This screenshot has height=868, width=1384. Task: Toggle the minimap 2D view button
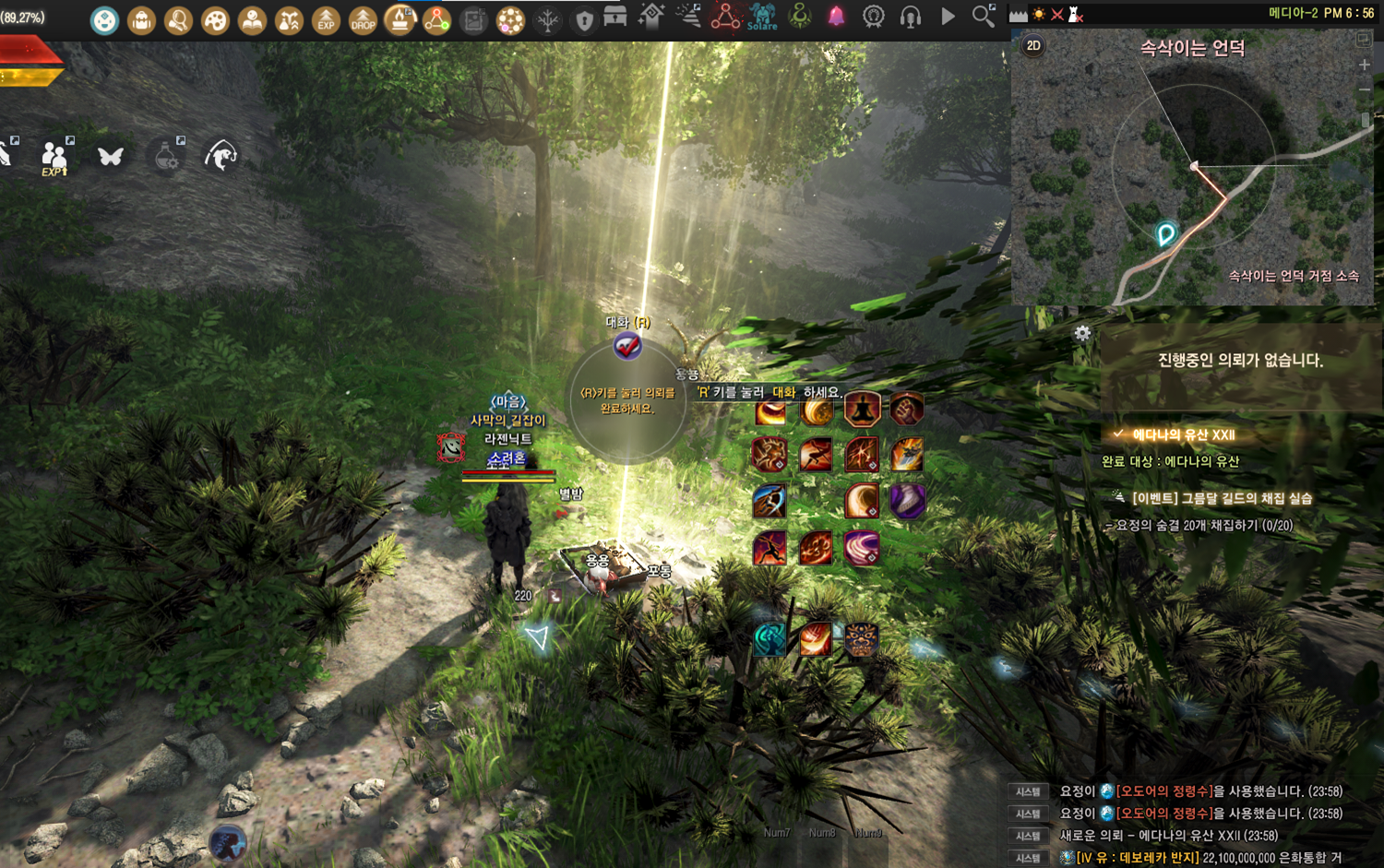point(1033,45)
